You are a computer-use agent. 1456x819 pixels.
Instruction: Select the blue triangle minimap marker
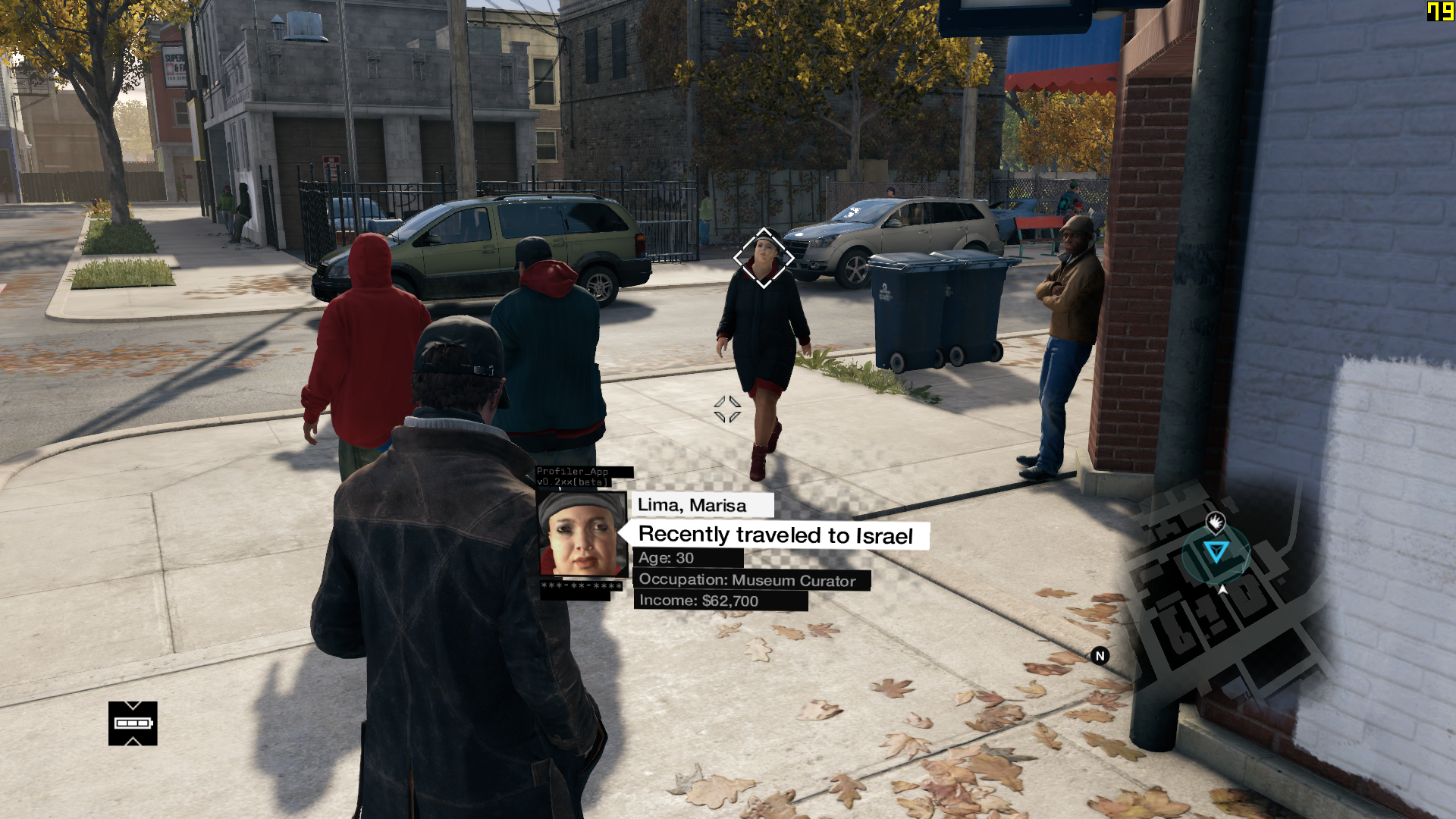click(x=1216, y=551)
